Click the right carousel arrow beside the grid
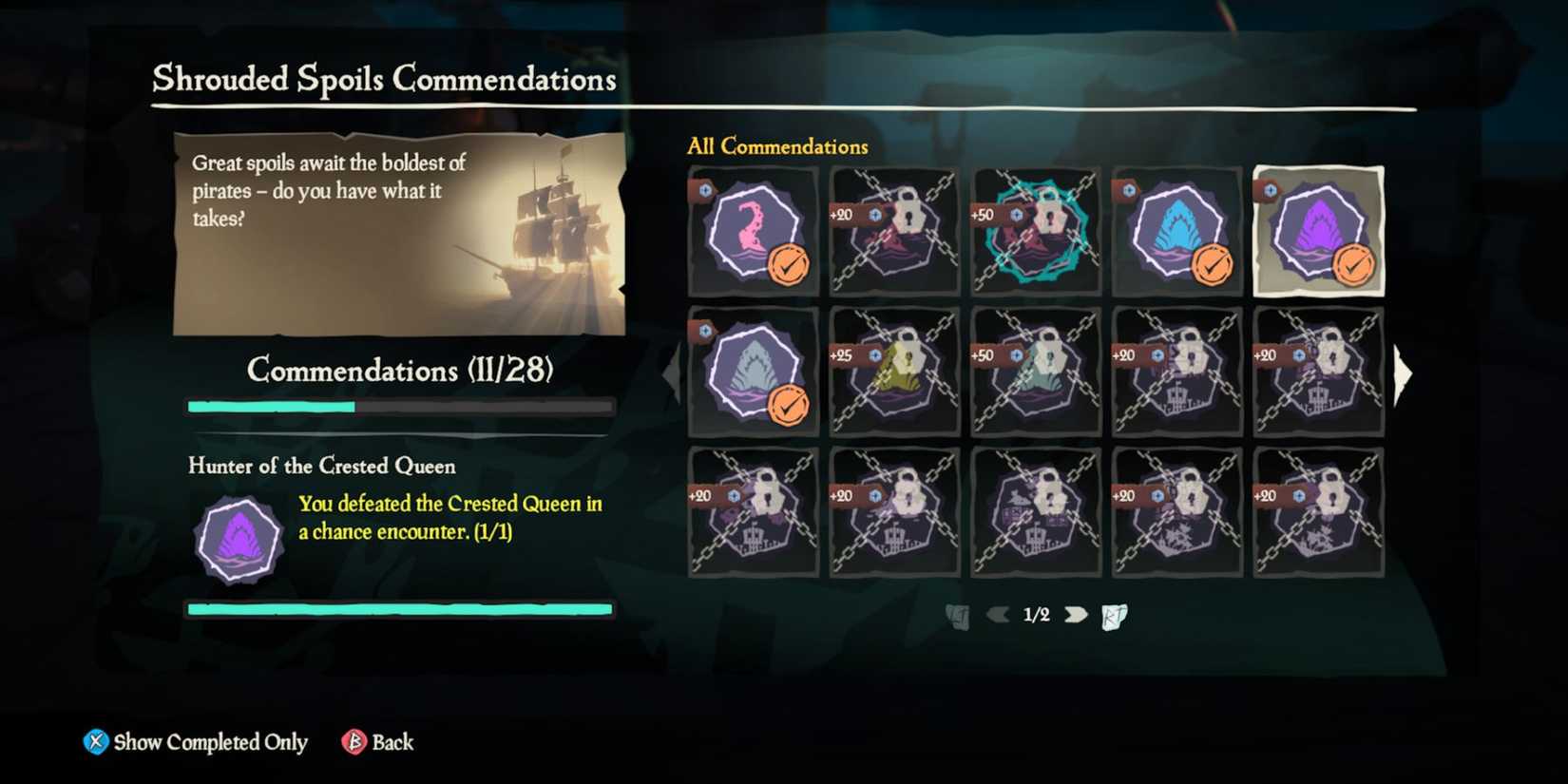 point(1405,373)
